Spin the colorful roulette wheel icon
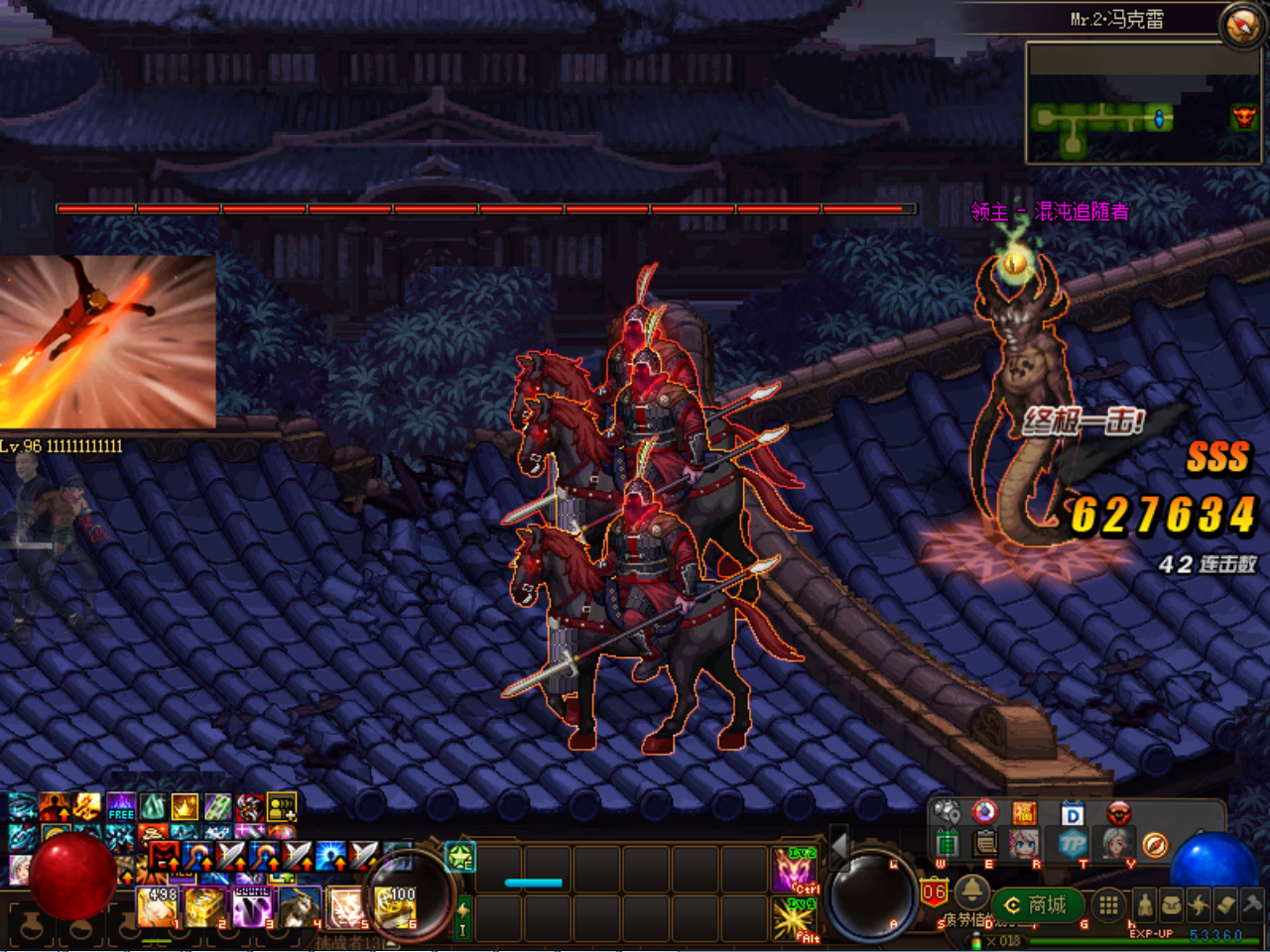 pyautogui.click(x=984, y=812)
